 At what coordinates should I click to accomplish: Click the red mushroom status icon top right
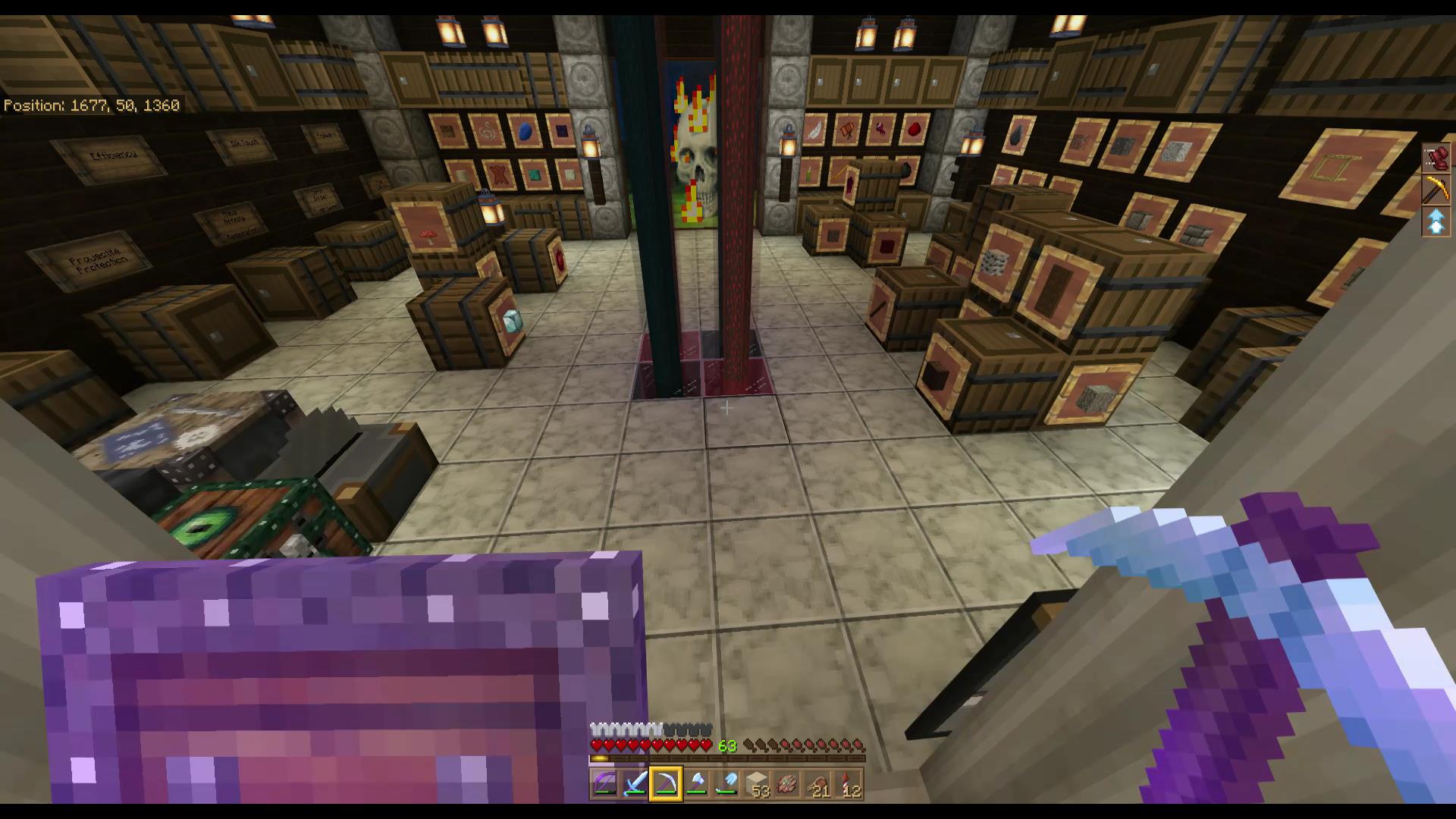pos(1436,156)
